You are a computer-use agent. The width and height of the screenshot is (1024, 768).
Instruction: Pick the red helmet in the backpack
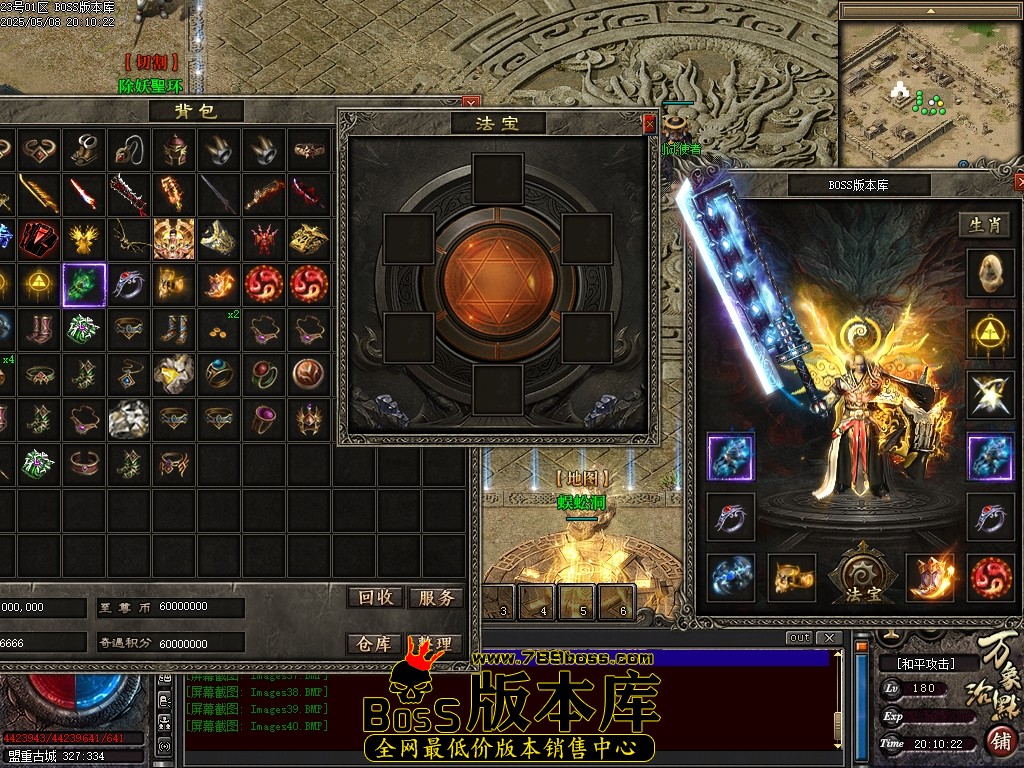174,150
